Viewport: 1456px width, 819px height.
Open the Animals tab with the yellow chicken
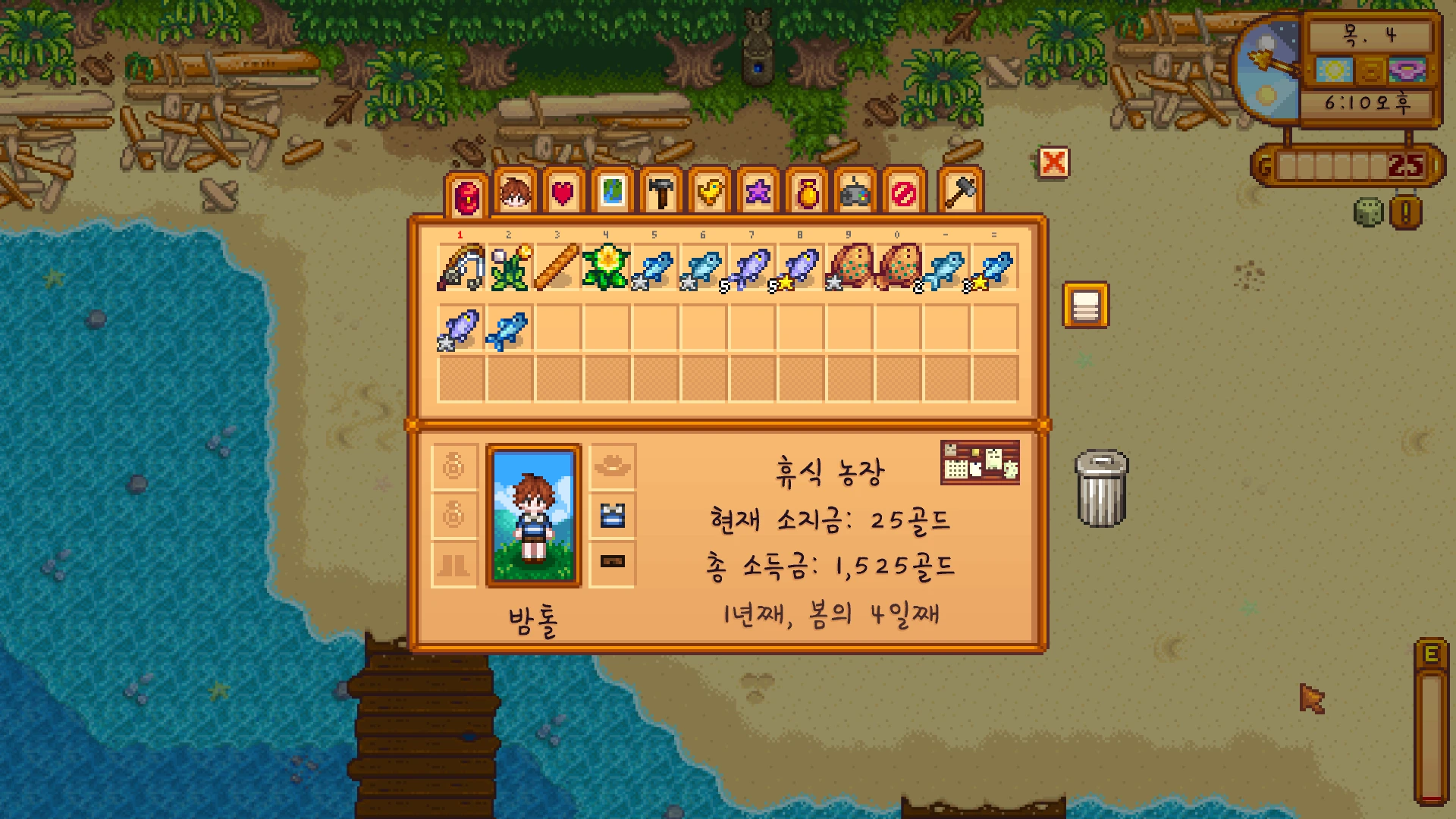(x=710, y=193)
